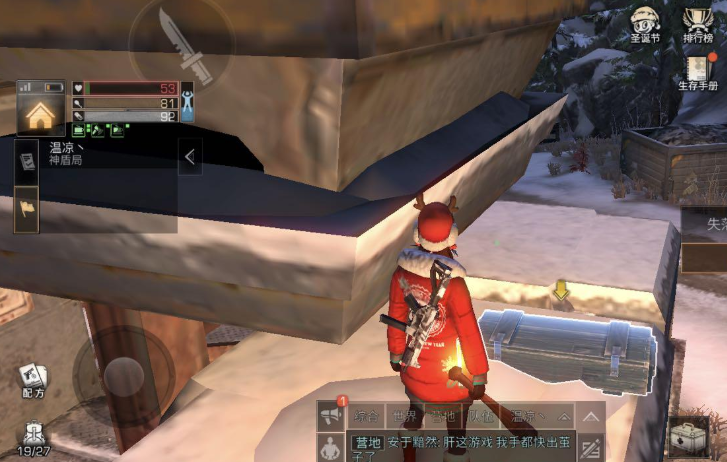Collapse the team panel with the arrow

click(190, 156)
